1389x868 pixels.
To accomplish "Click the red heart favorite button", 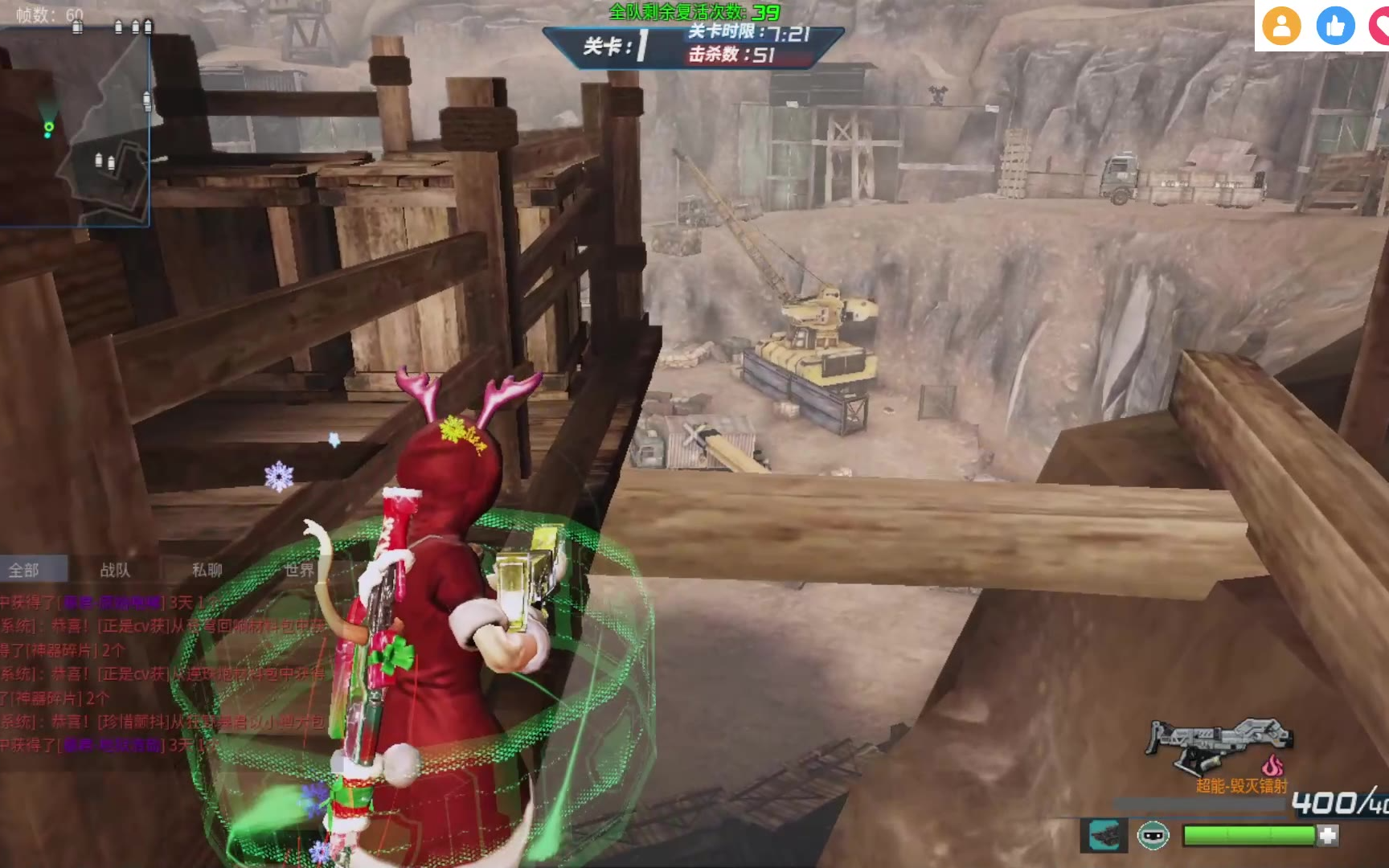I will point(1380,27).
